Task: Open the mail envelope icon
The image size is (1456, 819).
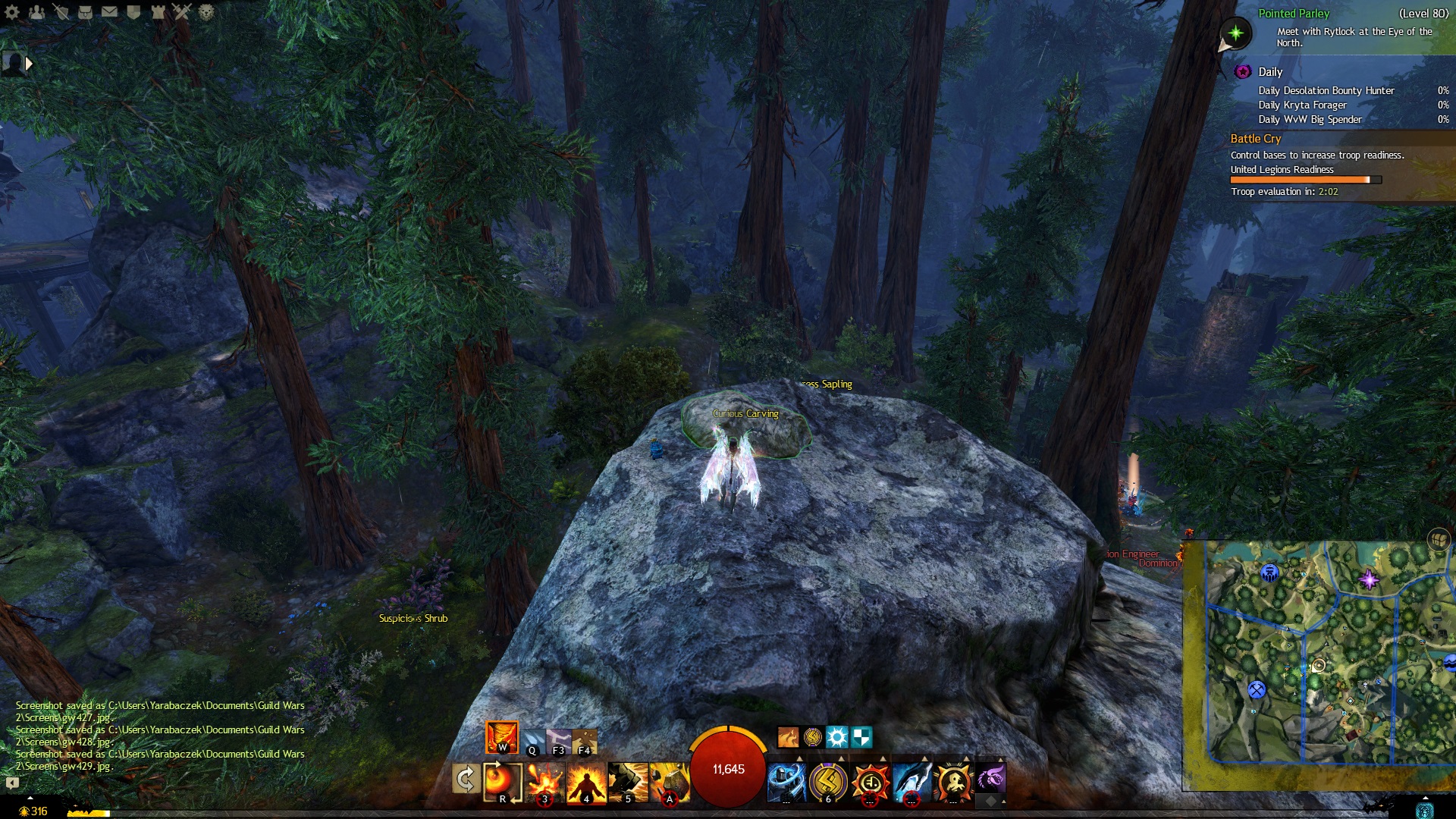Action: tap(110, 11)
